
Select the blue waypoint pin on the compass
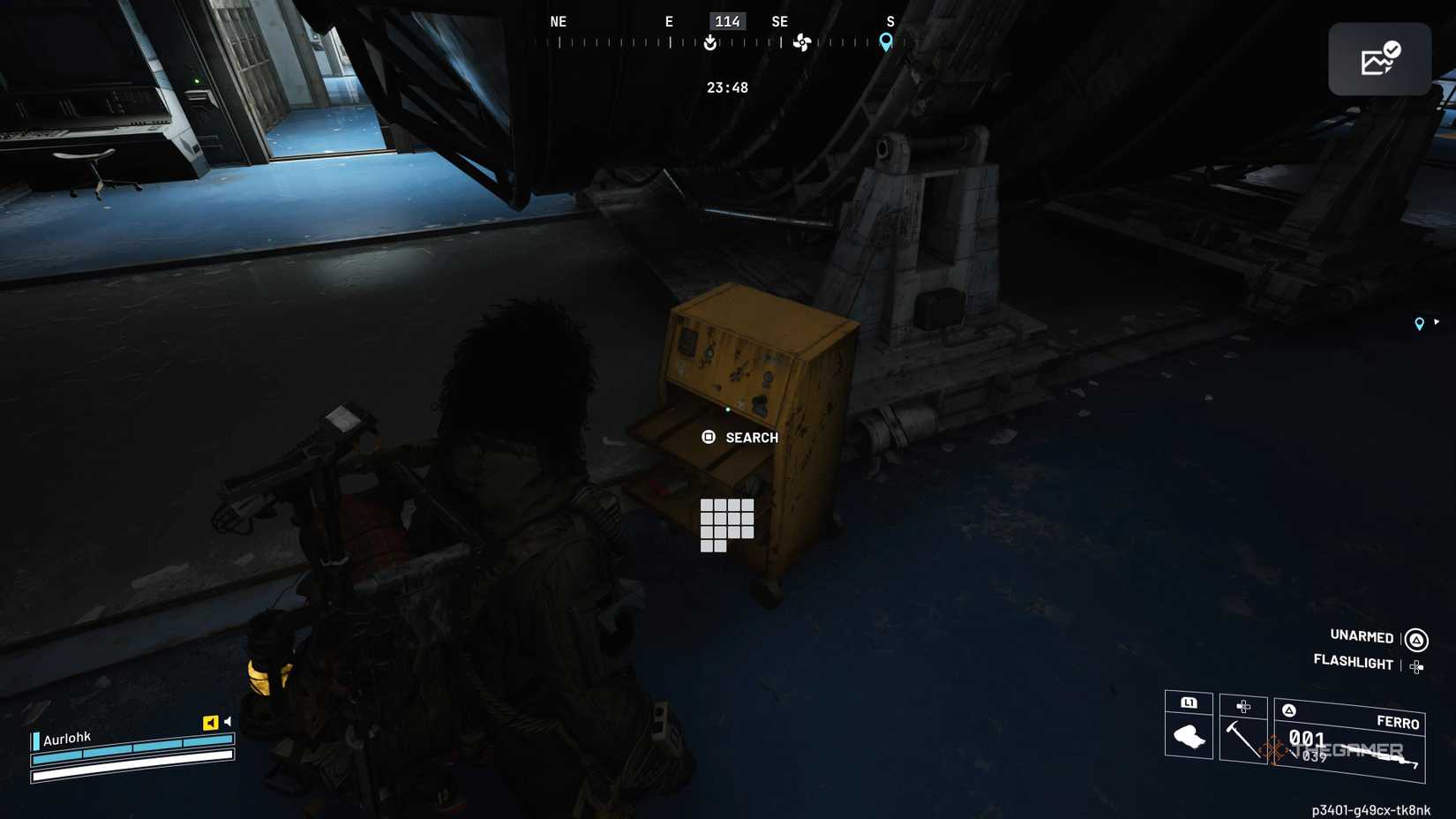pyautogui.click(x=885, y=40)
